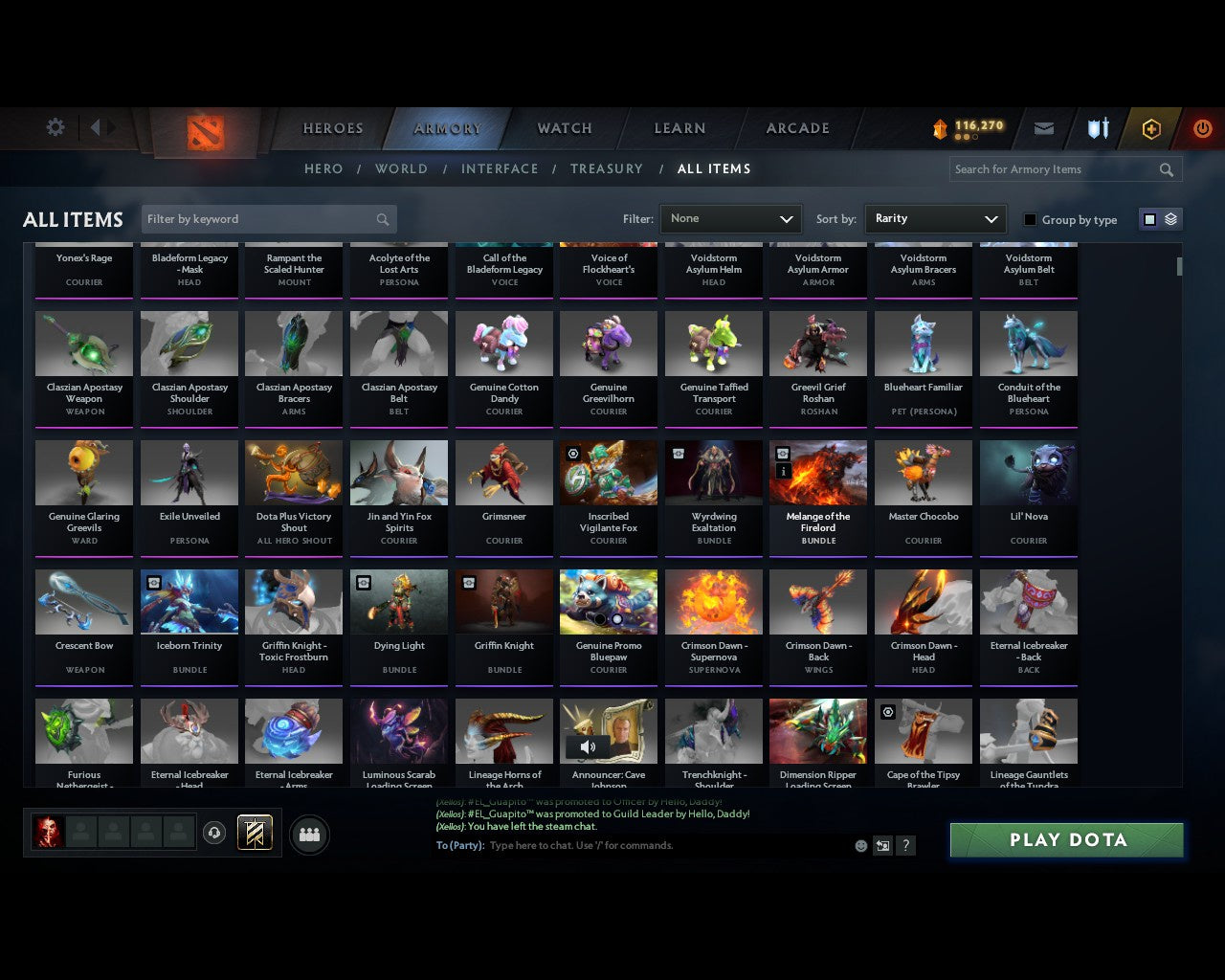1225x980 pixels.
Task: Click the PLAY DOTA button
Action: pos(1066,839)
